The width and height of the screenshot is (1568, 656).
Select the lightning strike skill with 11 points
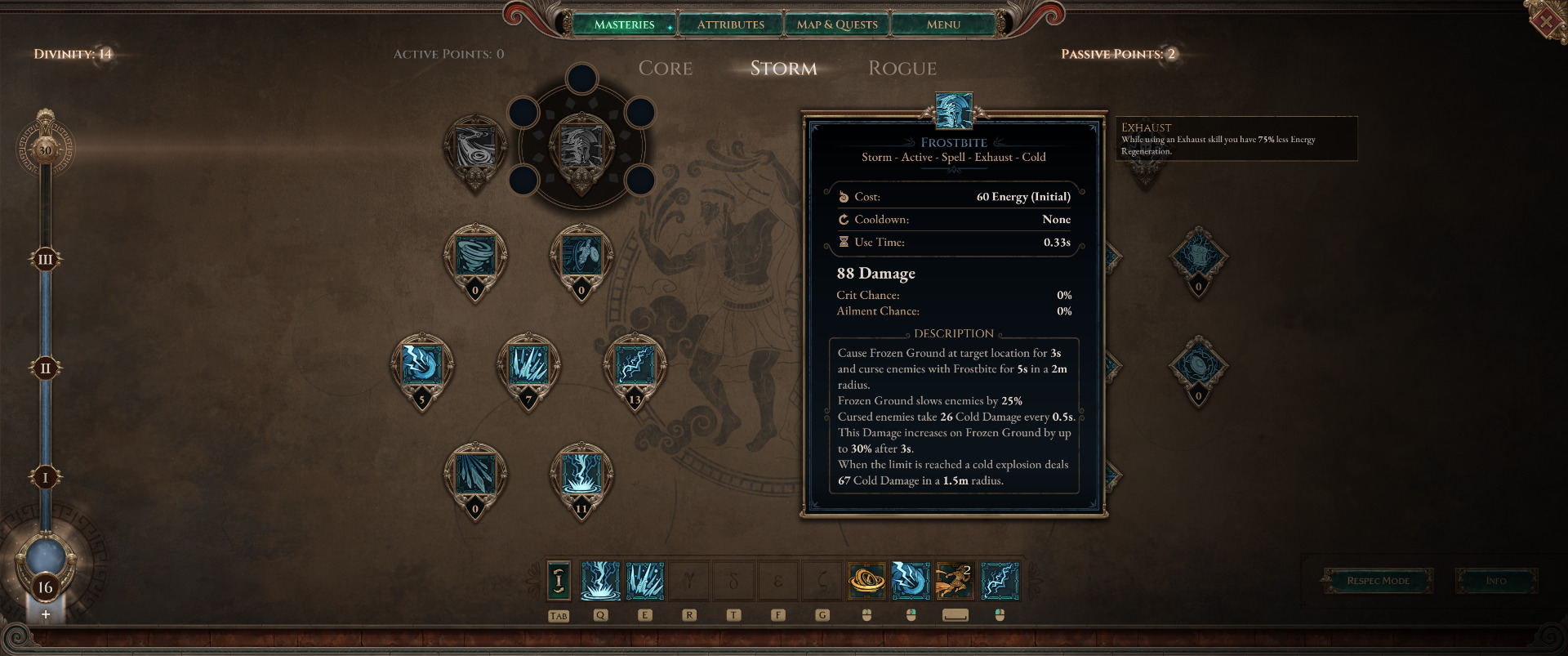point(581,475)
